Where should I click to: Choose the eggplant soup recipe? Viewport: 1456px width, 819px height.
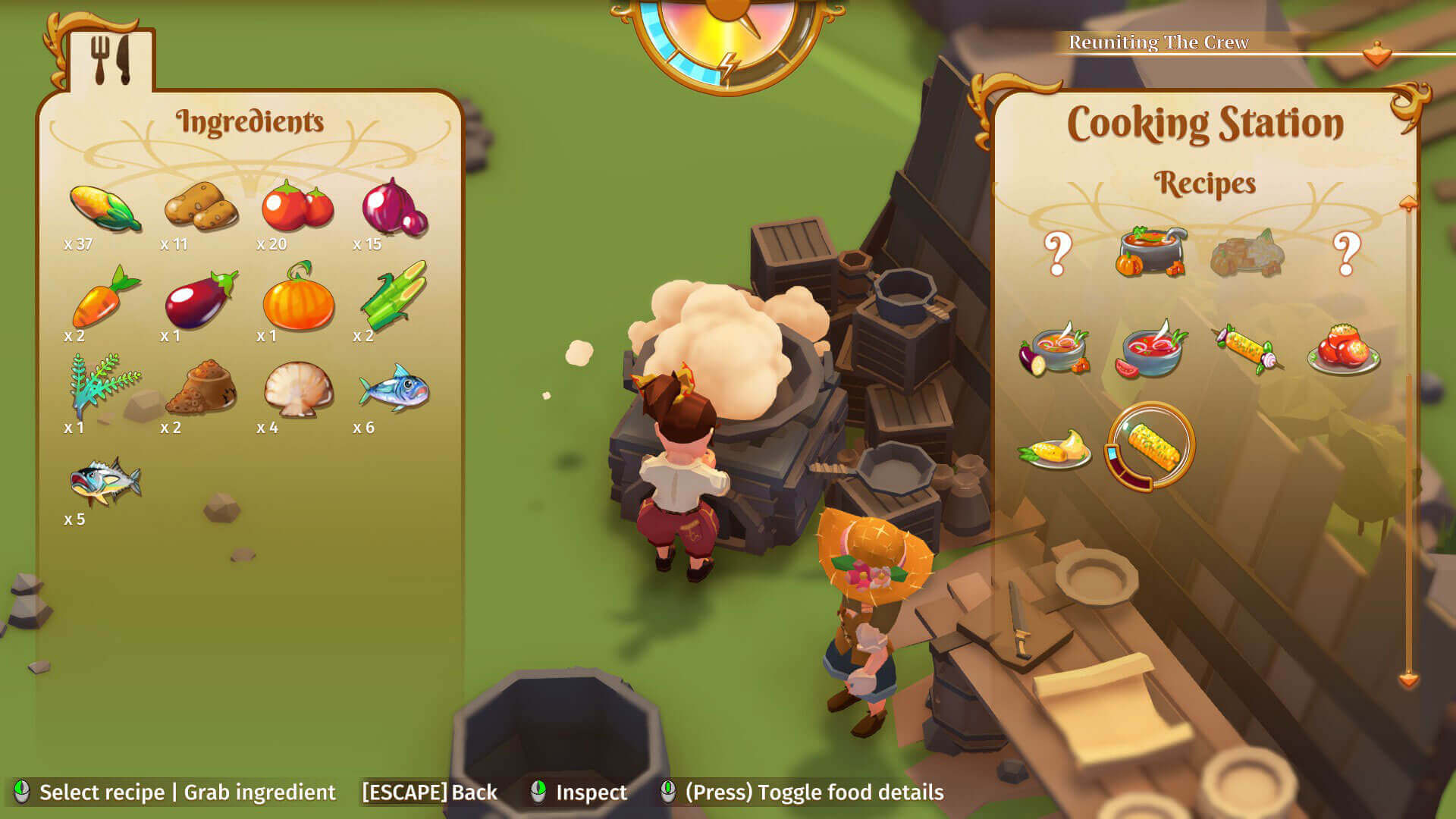(x=1055, y=350)
